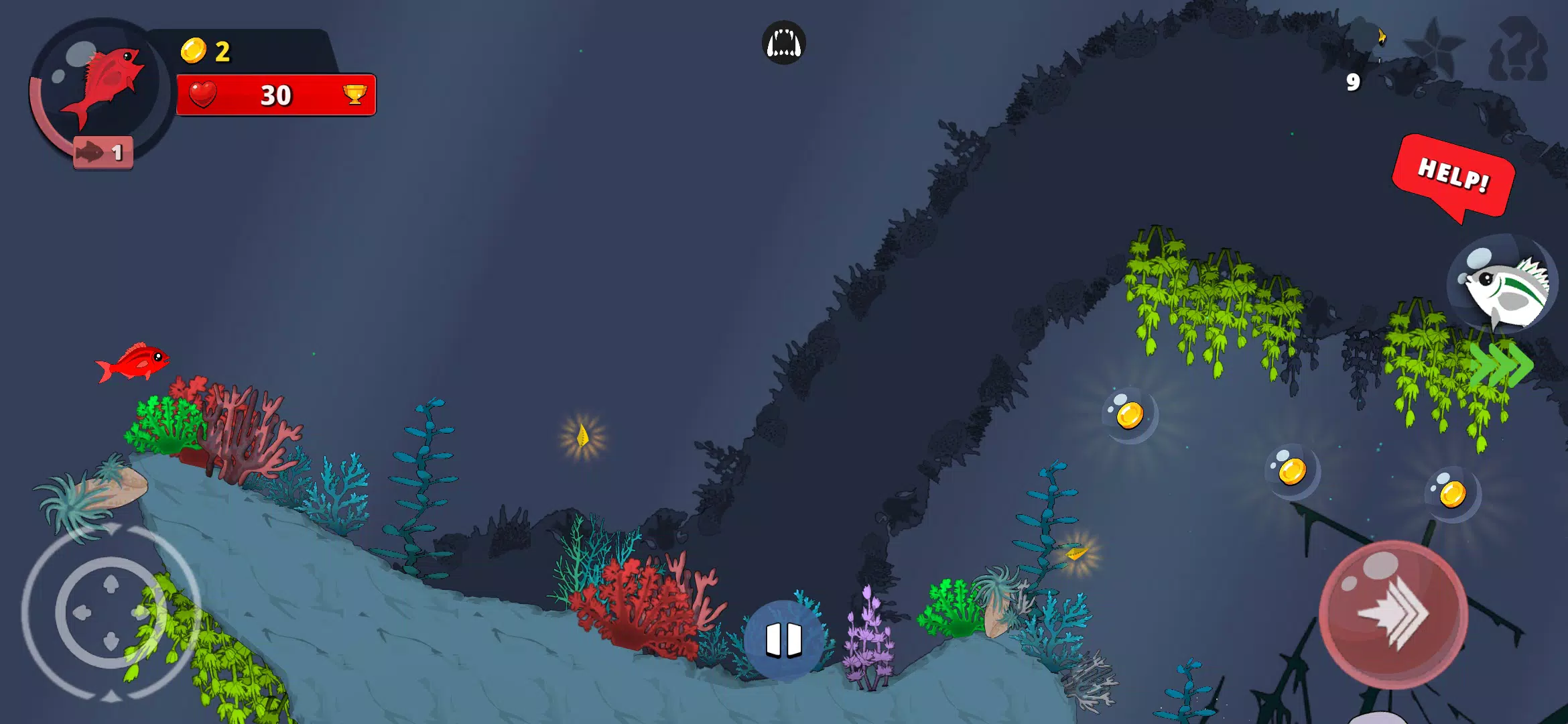Tap the gold coin icon next to count 2
1568x724 pixels.
click(x=193, y=48)
